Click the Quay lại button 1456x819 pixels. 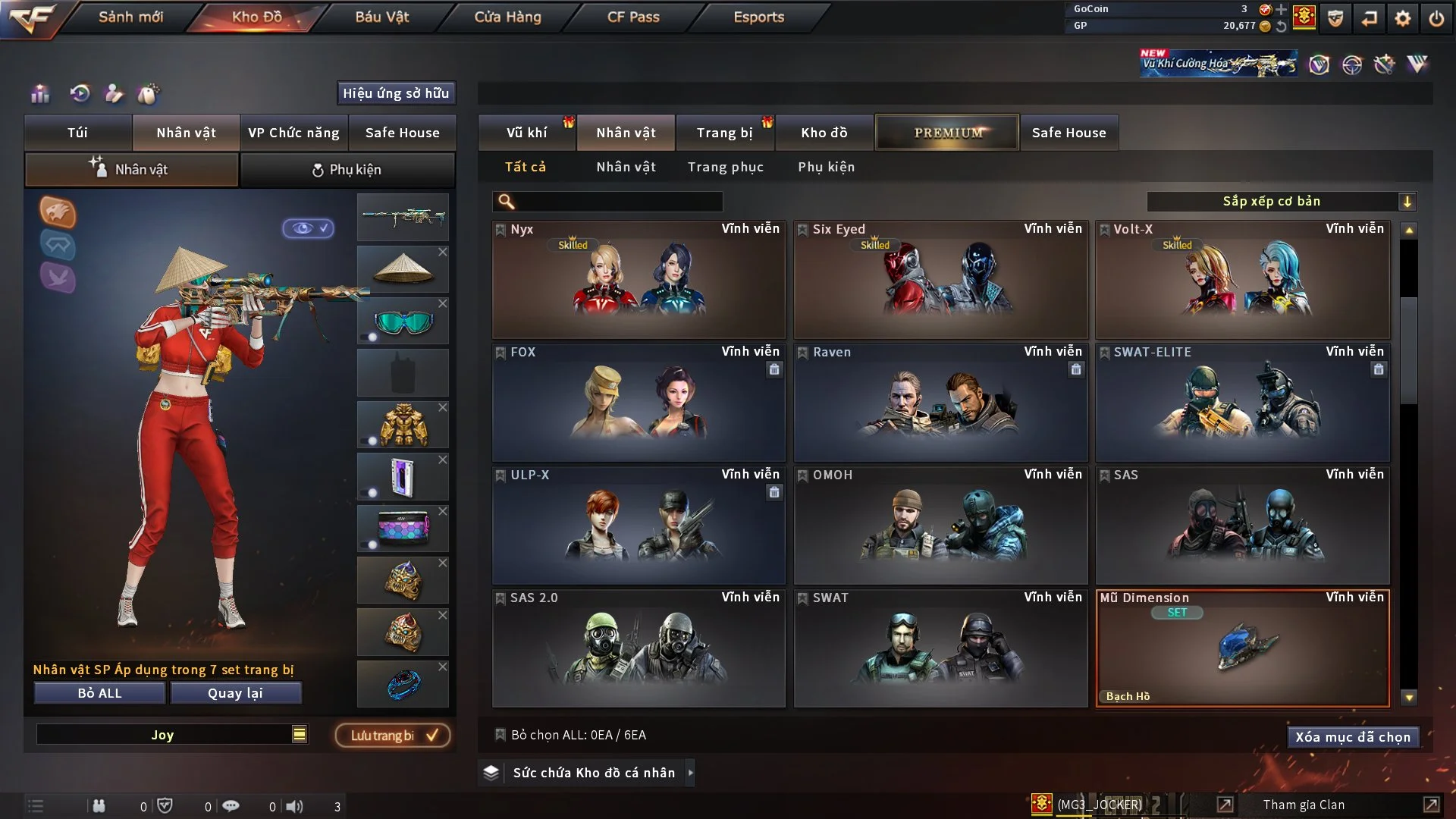pyautogui.click(x=235, y=693)
